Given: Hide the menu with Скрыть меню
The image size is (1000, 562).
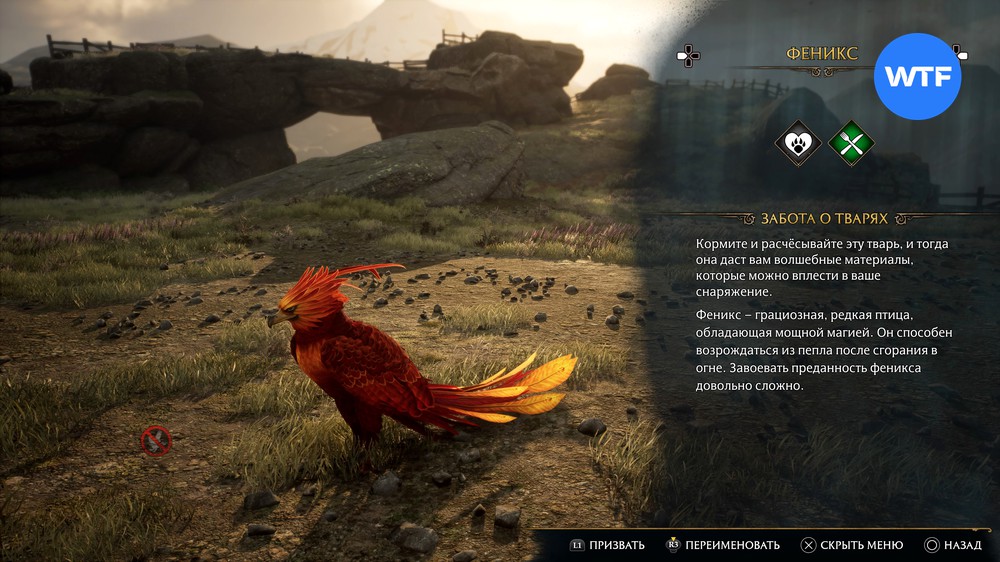Looking at the screenshot, I should (x=852, y=545).
